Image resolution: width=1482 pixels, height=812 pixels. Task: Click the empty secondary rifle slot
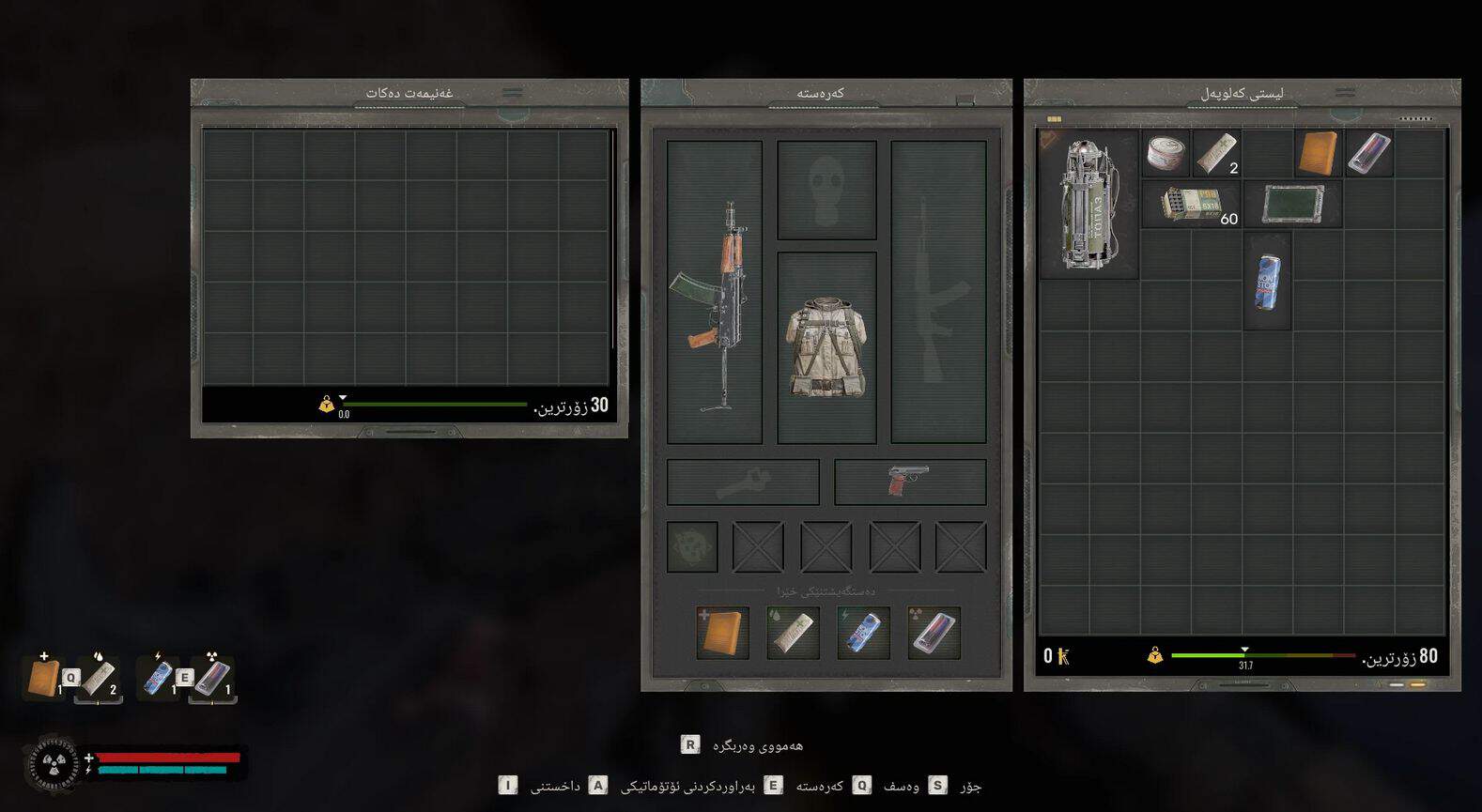[x=938, y=292]
